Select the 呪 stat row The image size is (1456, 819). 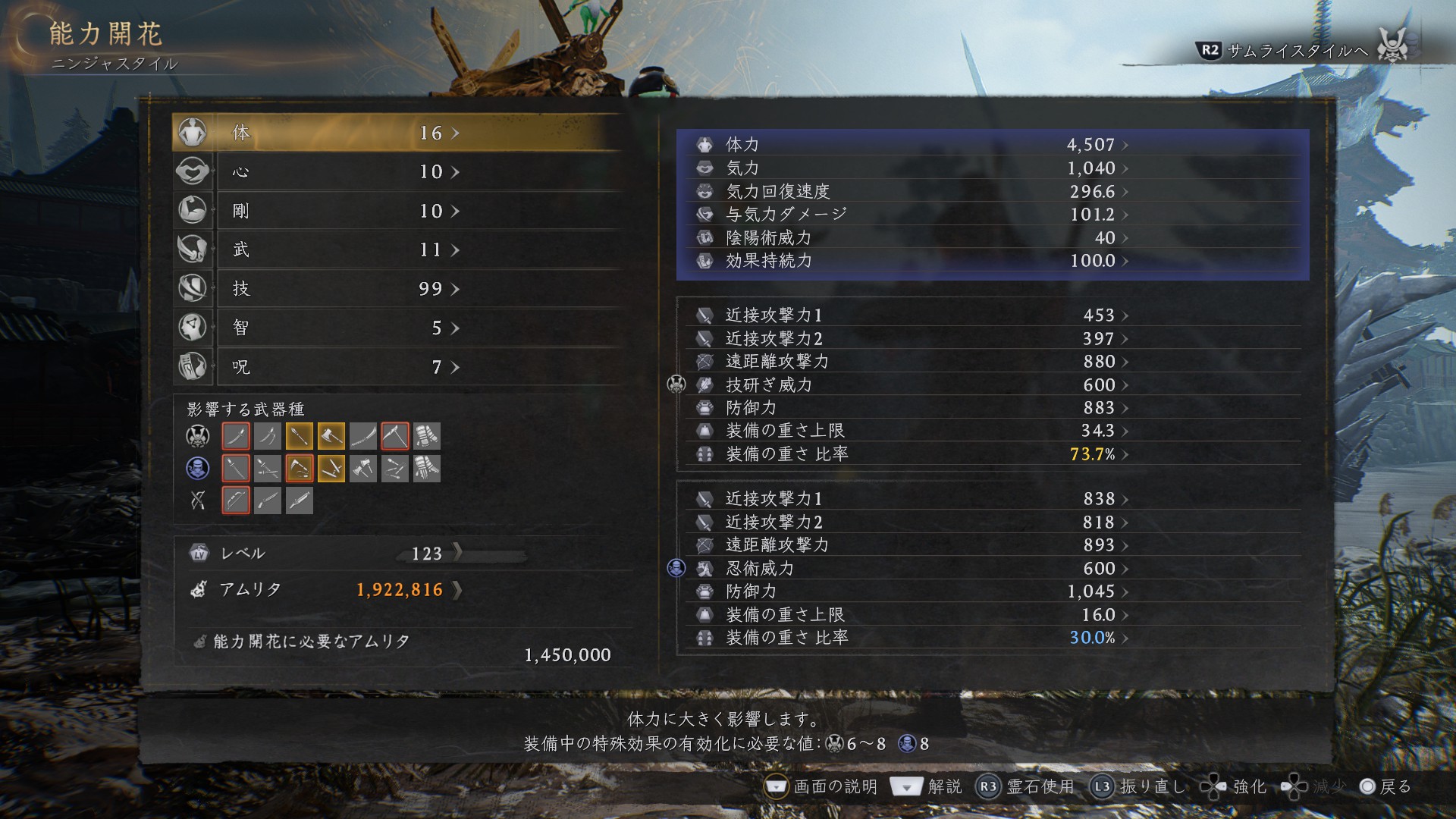(x=398, y=367)
